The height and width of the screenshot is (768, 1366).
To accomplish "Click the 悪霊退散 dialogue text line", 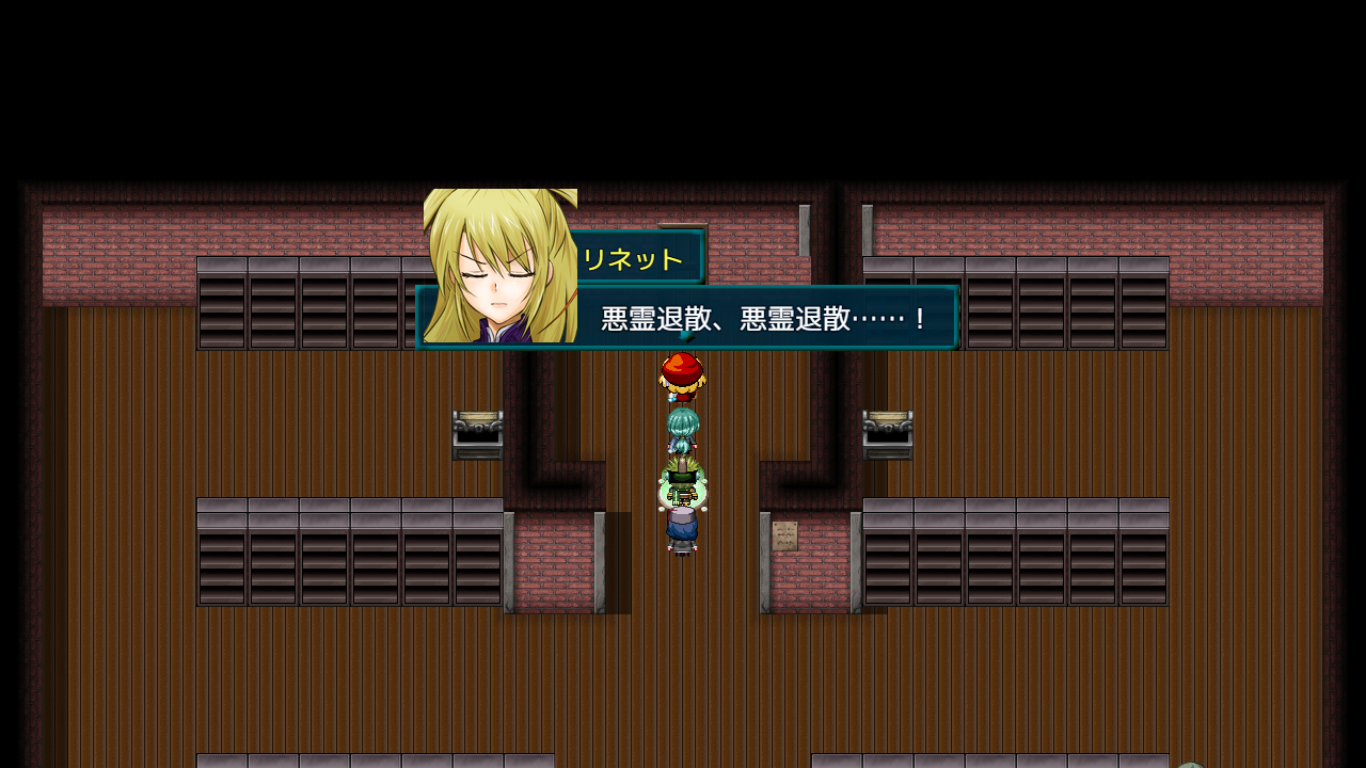I will pos(764,316).
